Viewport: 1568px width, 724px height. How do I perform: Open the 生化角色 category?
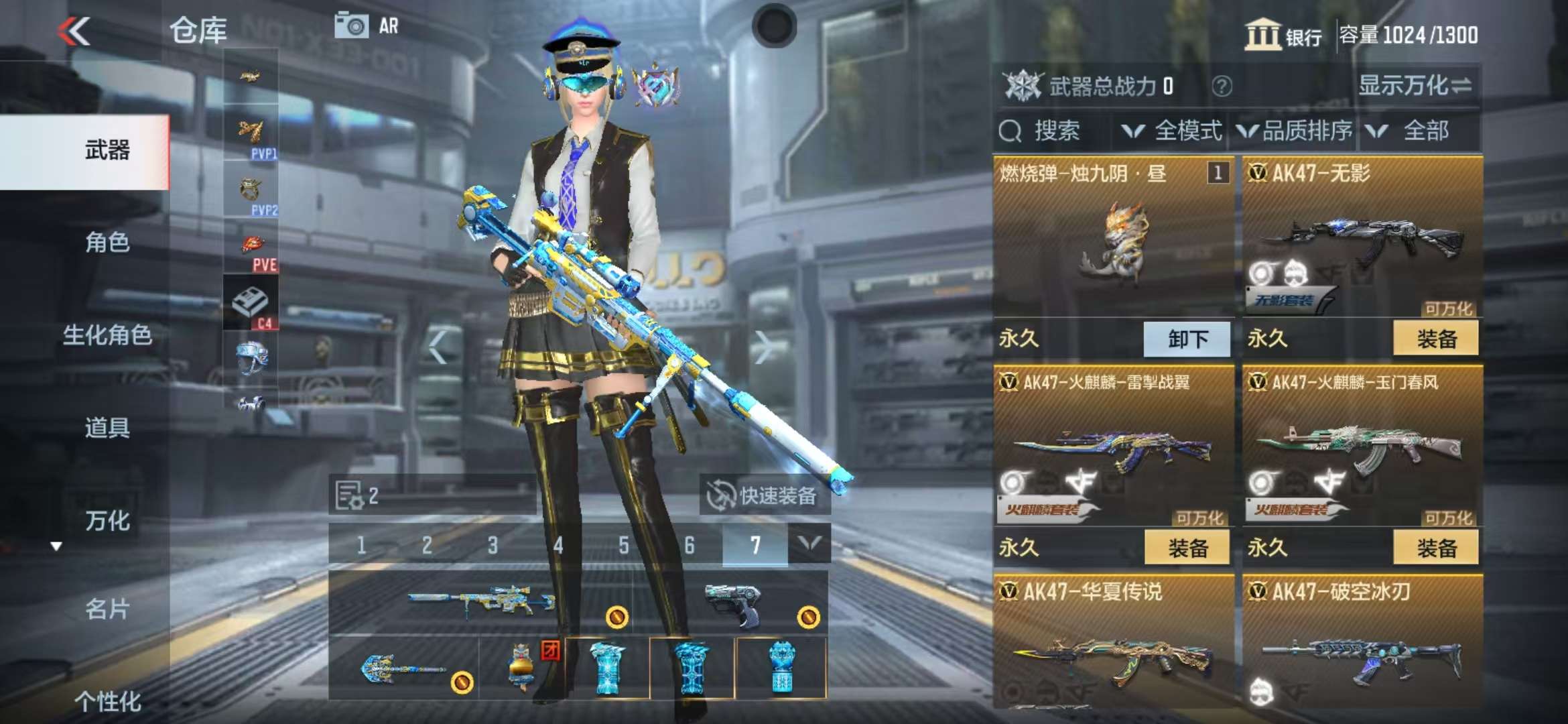(x=107, y=335)
